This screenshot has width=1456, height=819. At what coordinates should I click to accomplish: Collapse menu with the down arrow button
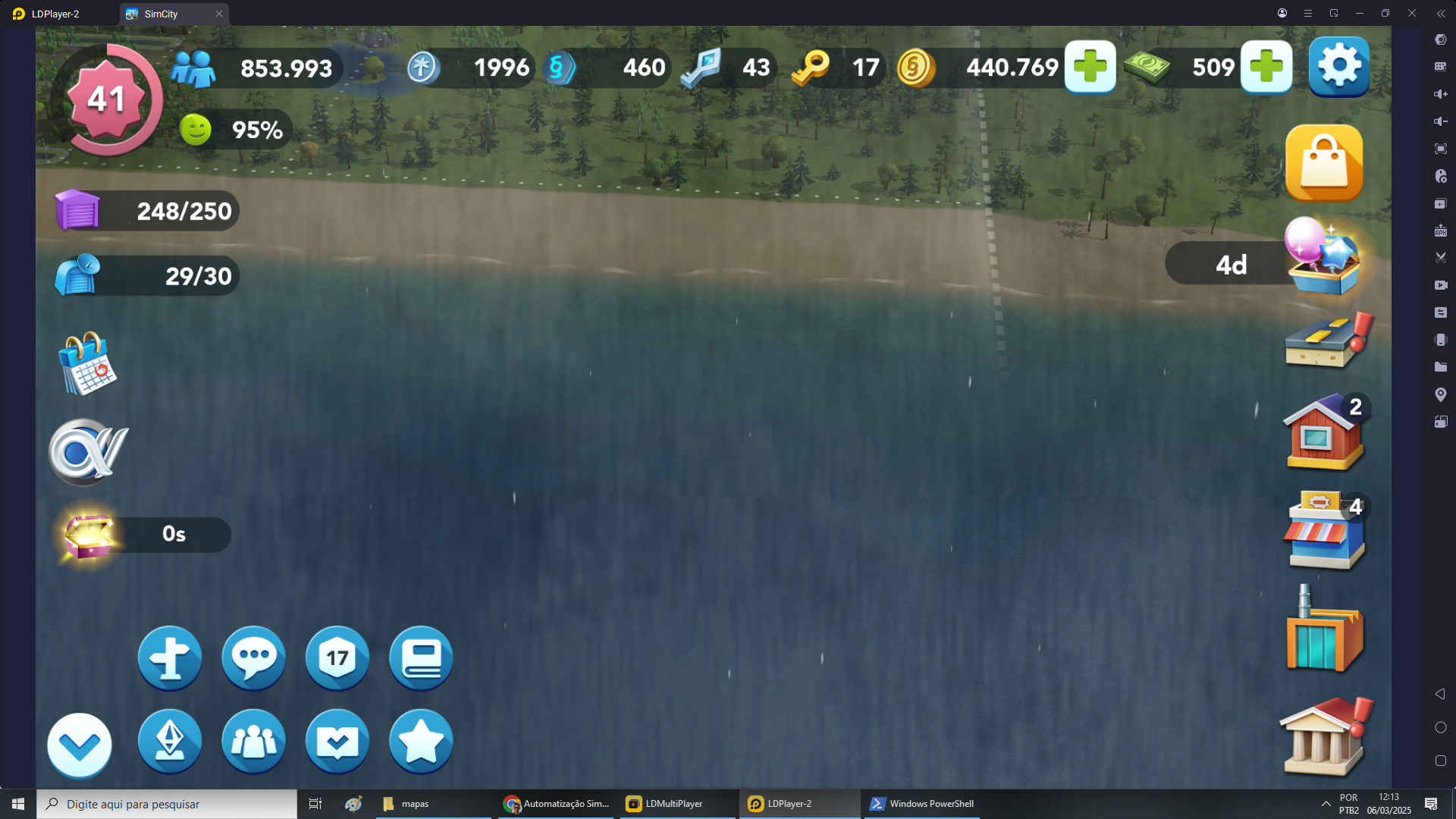[x=80, y=745]
